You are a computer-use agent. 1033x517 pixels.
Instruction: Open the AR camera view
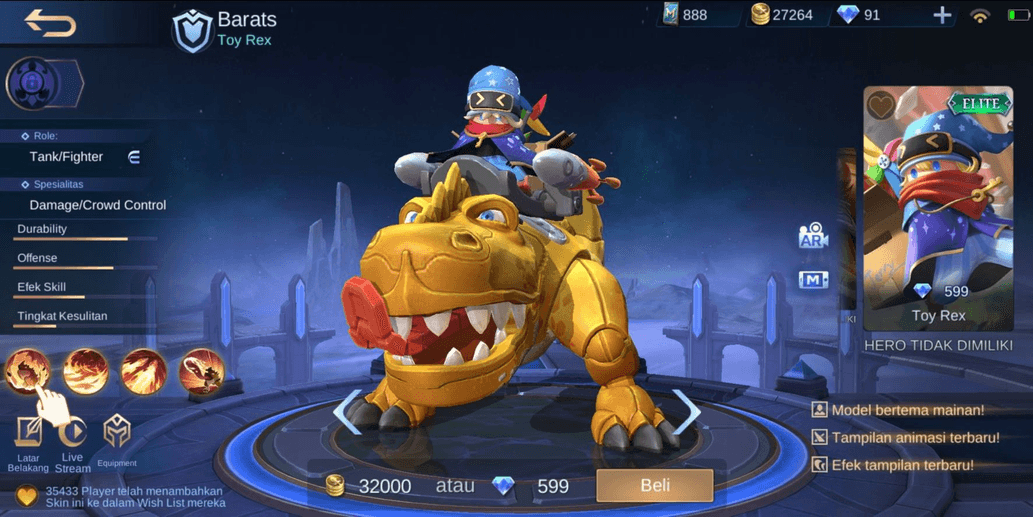813,236
